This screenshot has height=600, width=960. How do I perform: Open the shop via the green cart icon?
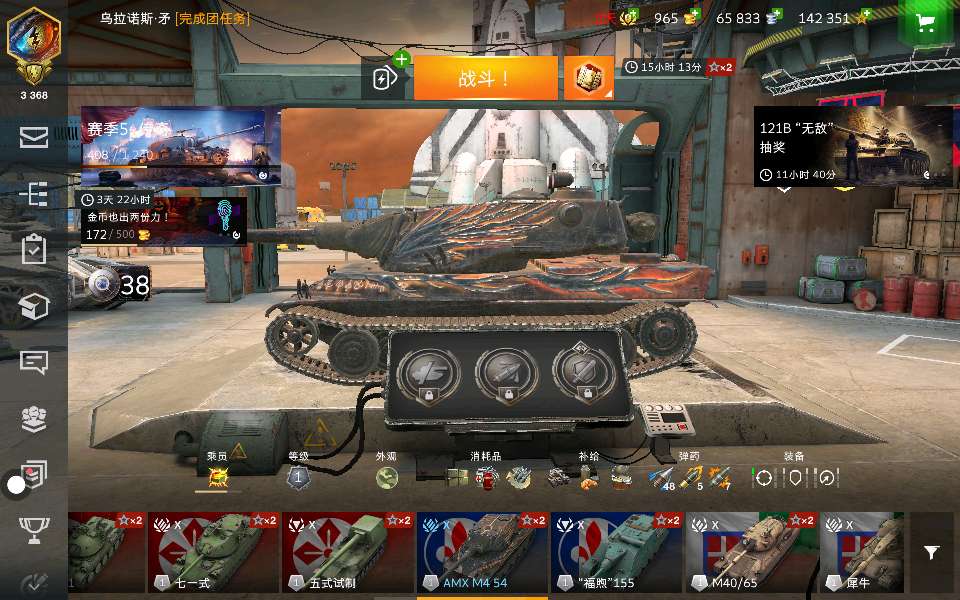click(x=926, y=24)
